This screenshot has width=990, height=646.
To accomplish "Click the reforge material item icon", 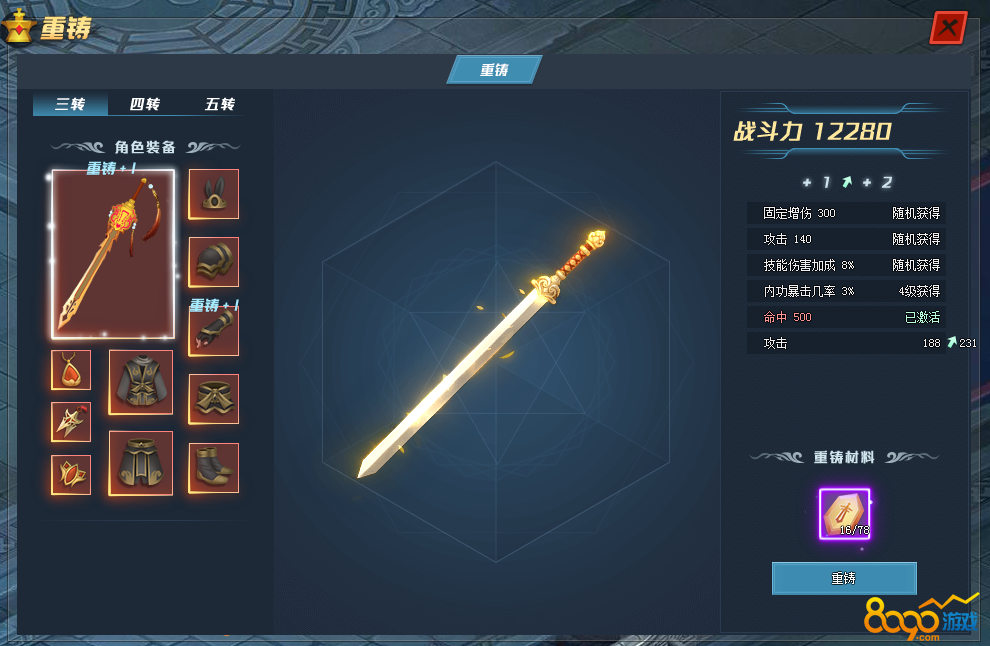I will coord(844,514).
